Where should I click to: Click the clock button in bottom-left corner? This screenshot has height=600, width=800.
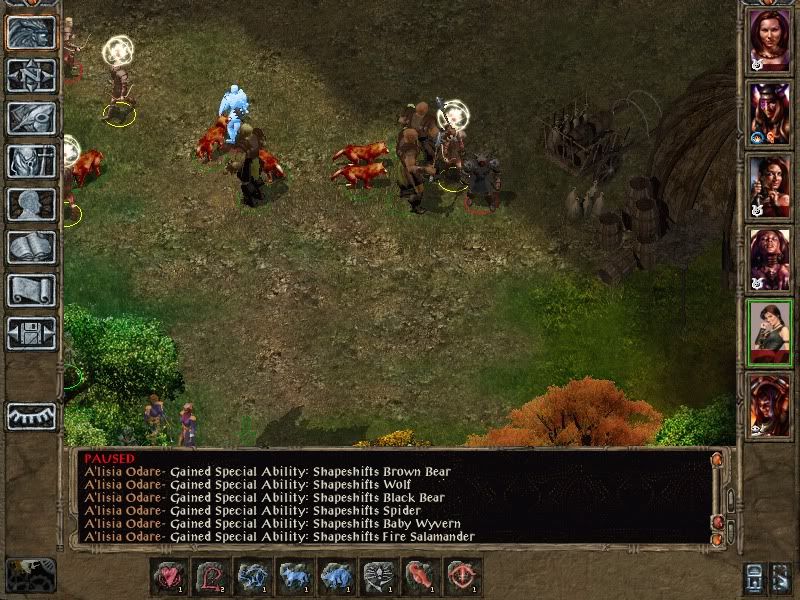30,575
